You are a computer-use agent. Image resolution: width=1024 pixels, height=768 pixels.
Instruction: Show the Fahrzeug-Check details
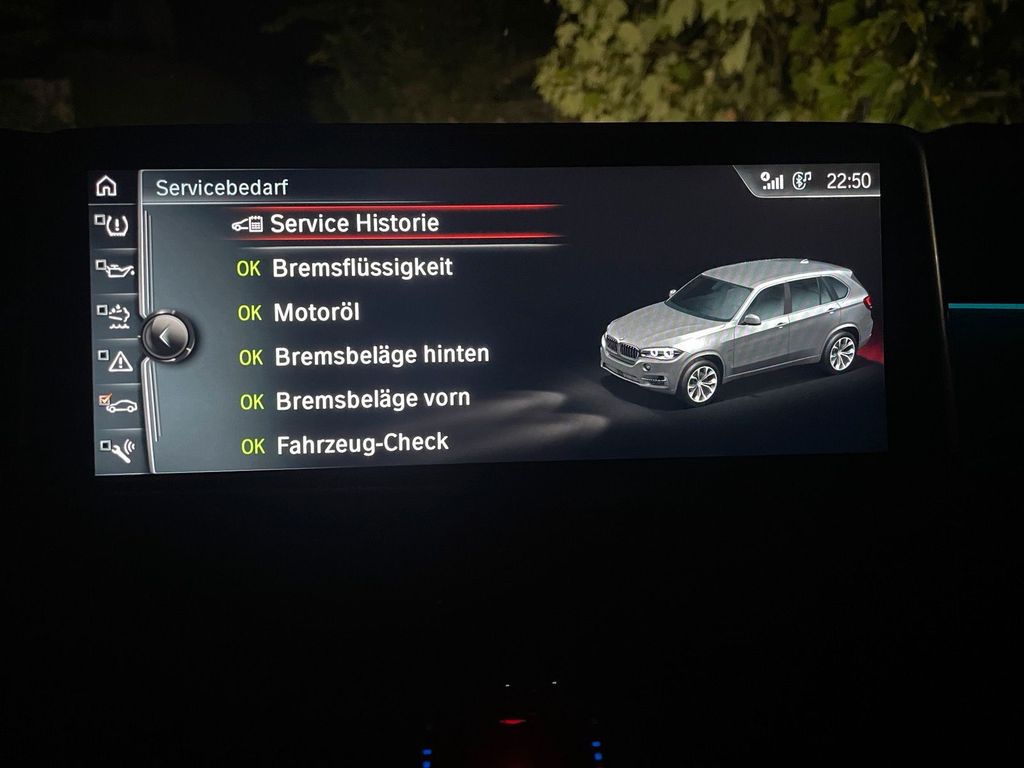[361, 443]
